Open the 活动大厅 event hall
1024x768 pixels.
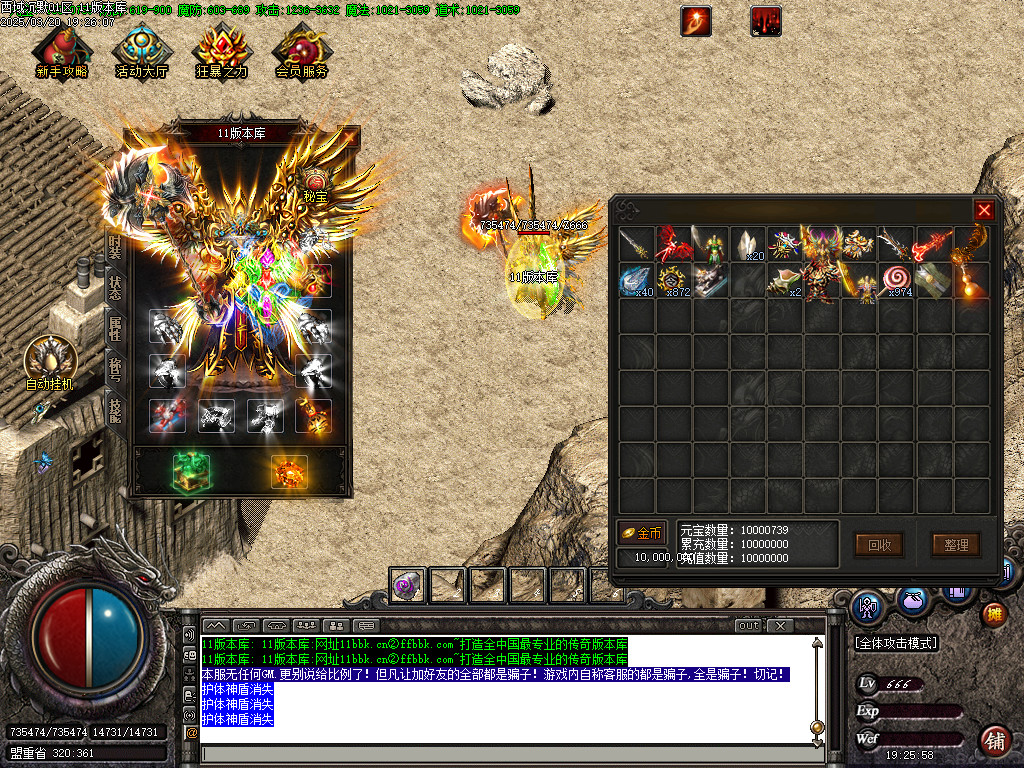(x=141, y=51)
